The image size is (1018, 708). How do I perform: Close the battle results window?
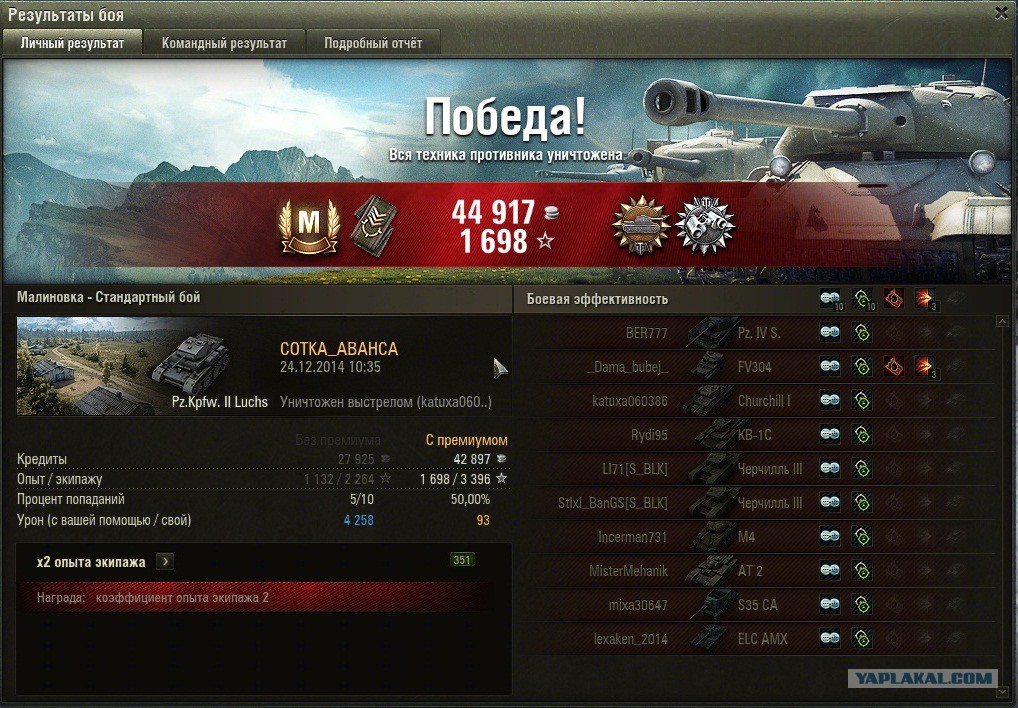pyautogui.click(x=1001, y=13)
